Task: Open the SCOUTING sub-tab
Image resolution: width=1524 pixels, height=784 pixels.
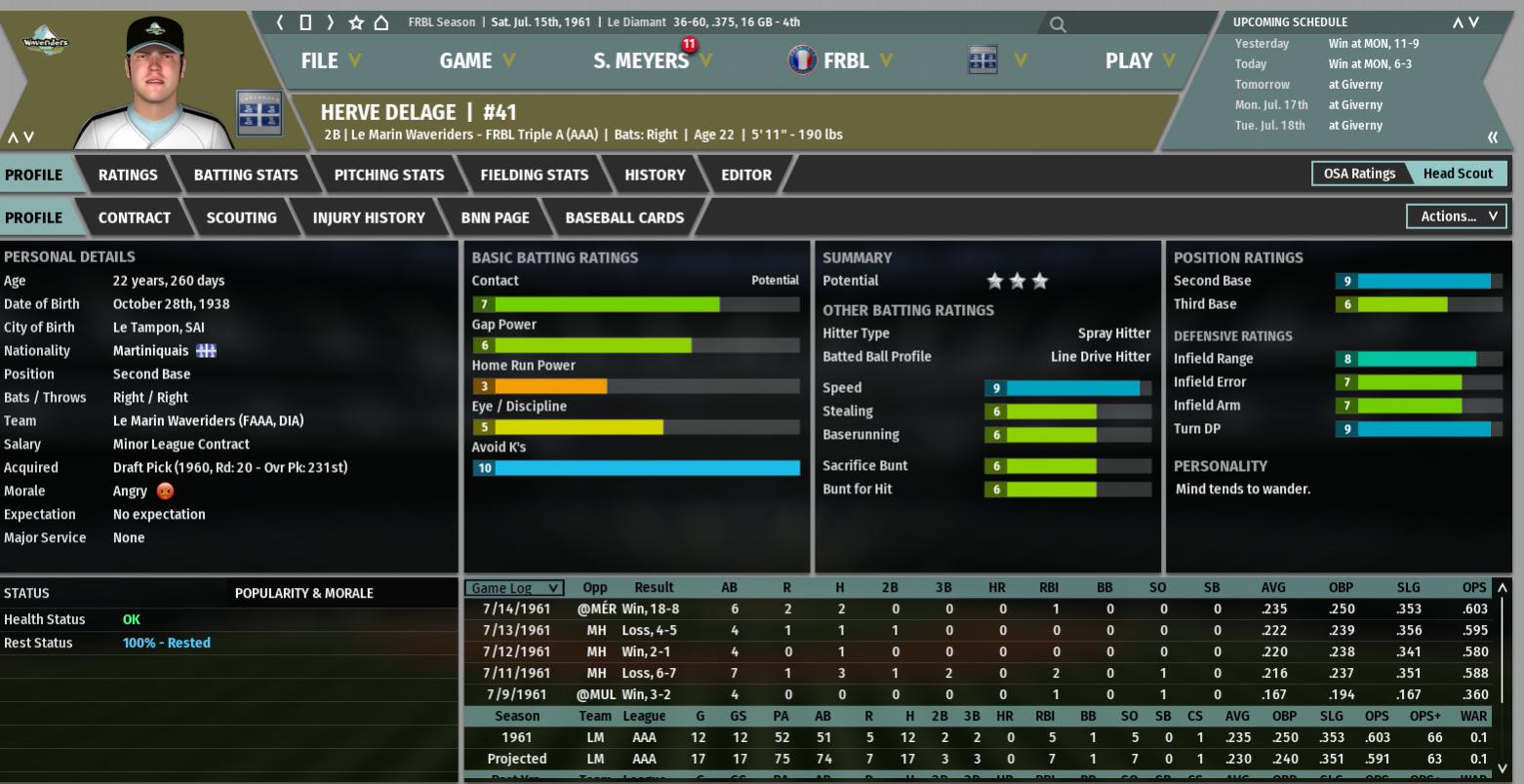Action: (242, 218)
